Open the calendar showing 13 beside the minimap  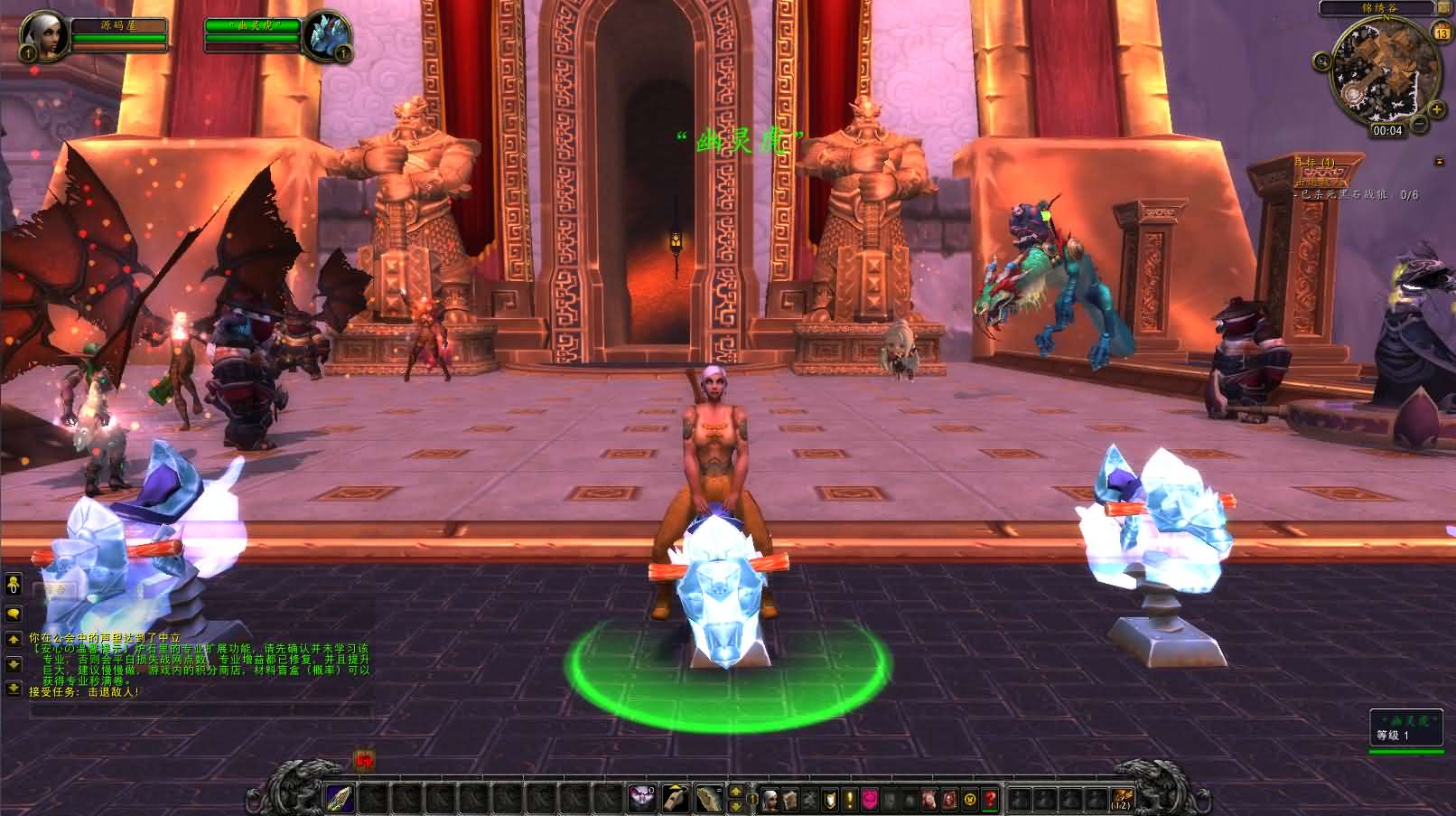[x=1441, y=33]
